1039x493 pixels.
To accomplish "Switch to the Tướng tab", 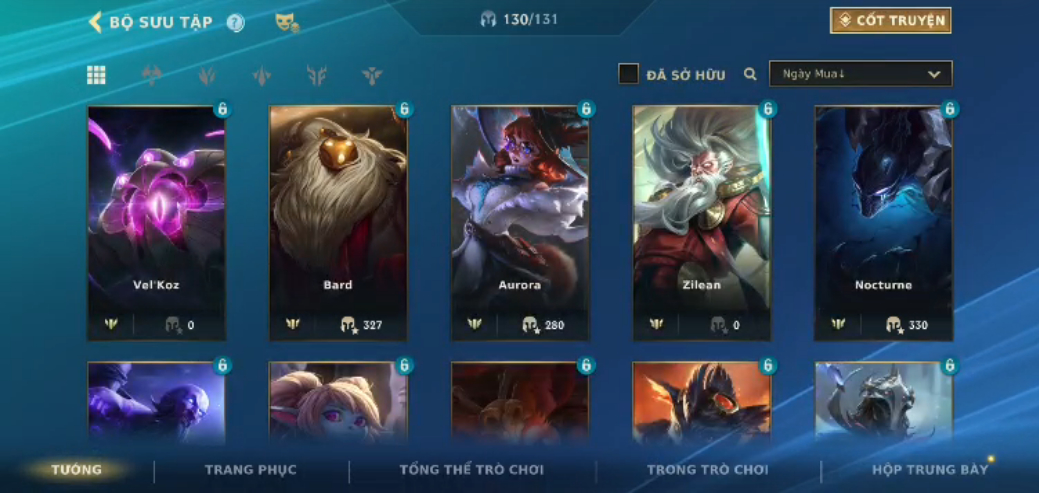I will [x=76, y=470].
